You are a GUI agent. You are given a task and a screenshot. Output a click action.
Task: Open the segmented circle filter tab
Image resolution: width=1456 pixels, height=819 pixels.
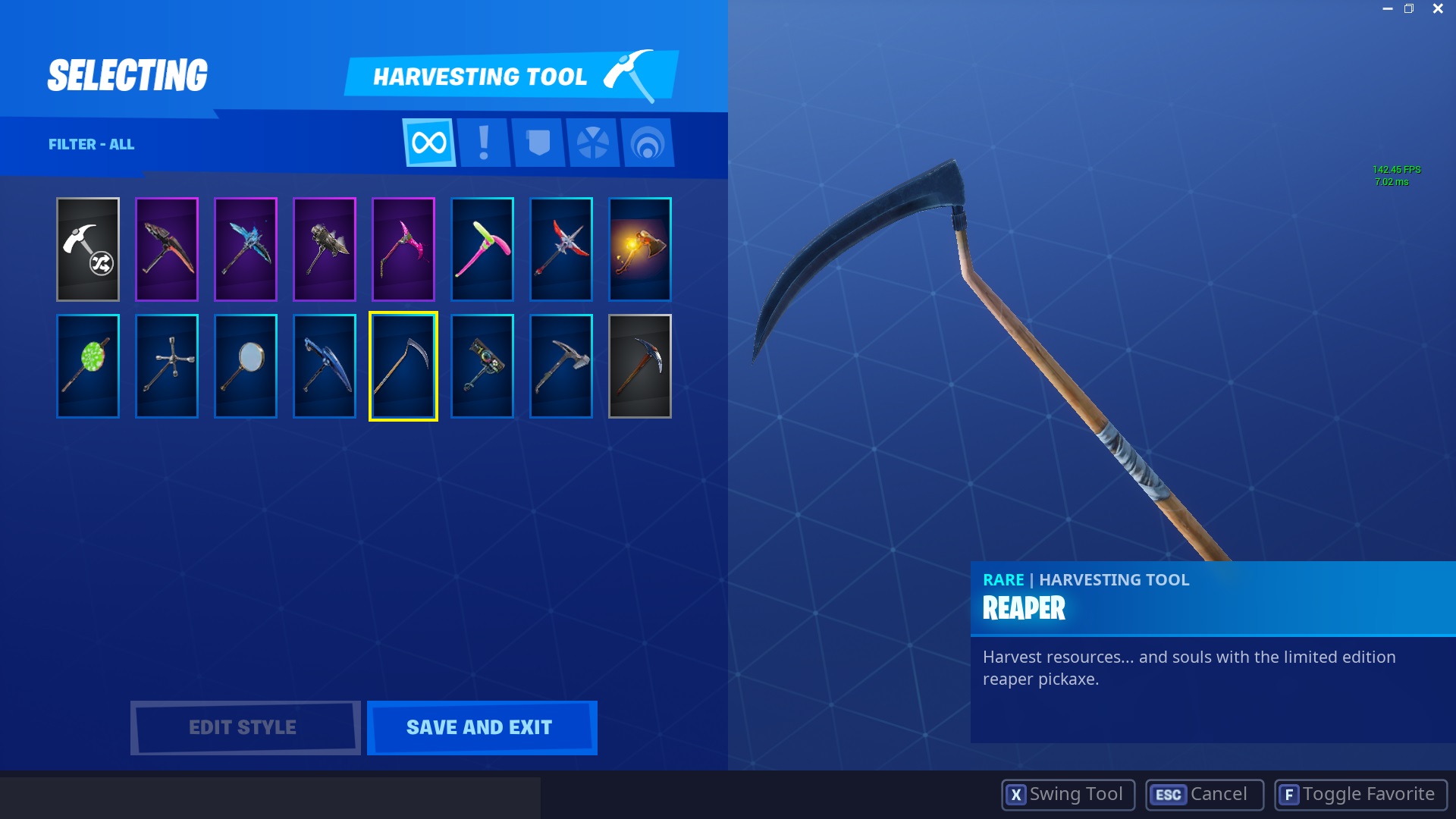(593, 143)
